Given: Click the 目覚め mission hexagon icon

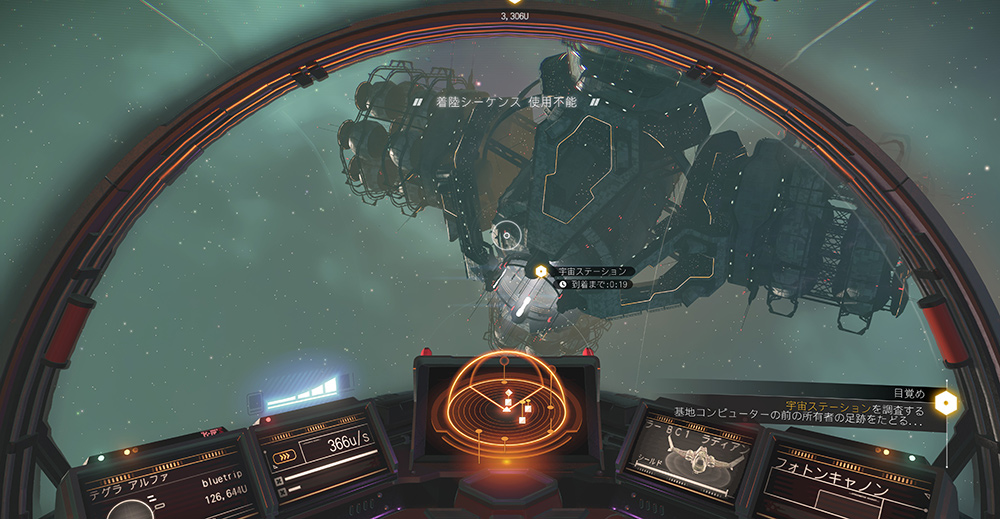Looking at the screenshot, I should coord(945,403).
